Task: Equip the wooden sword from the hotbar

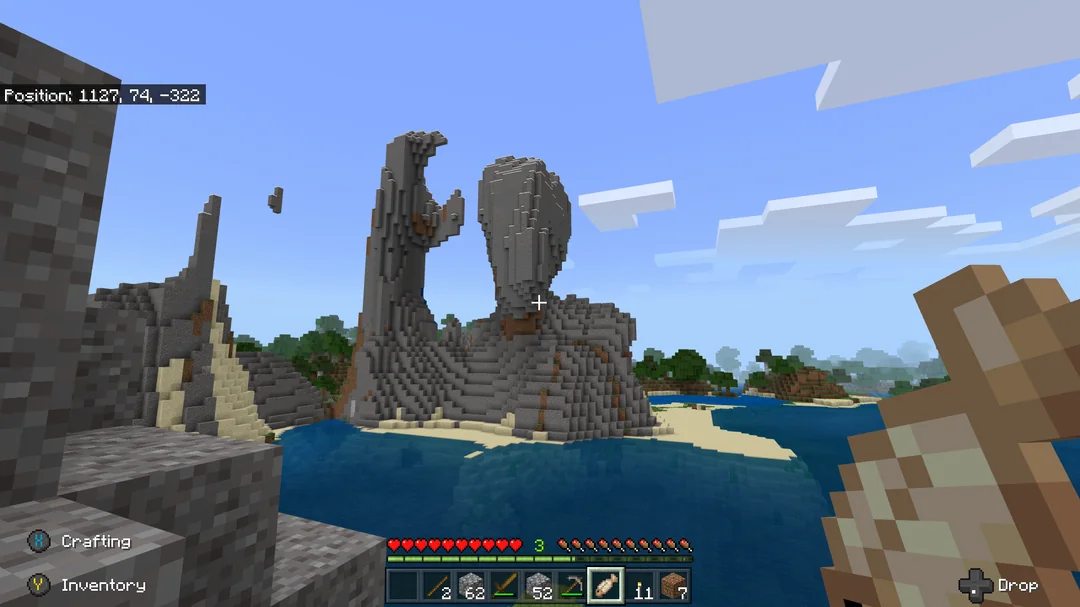Action: (x=505, y=586)
